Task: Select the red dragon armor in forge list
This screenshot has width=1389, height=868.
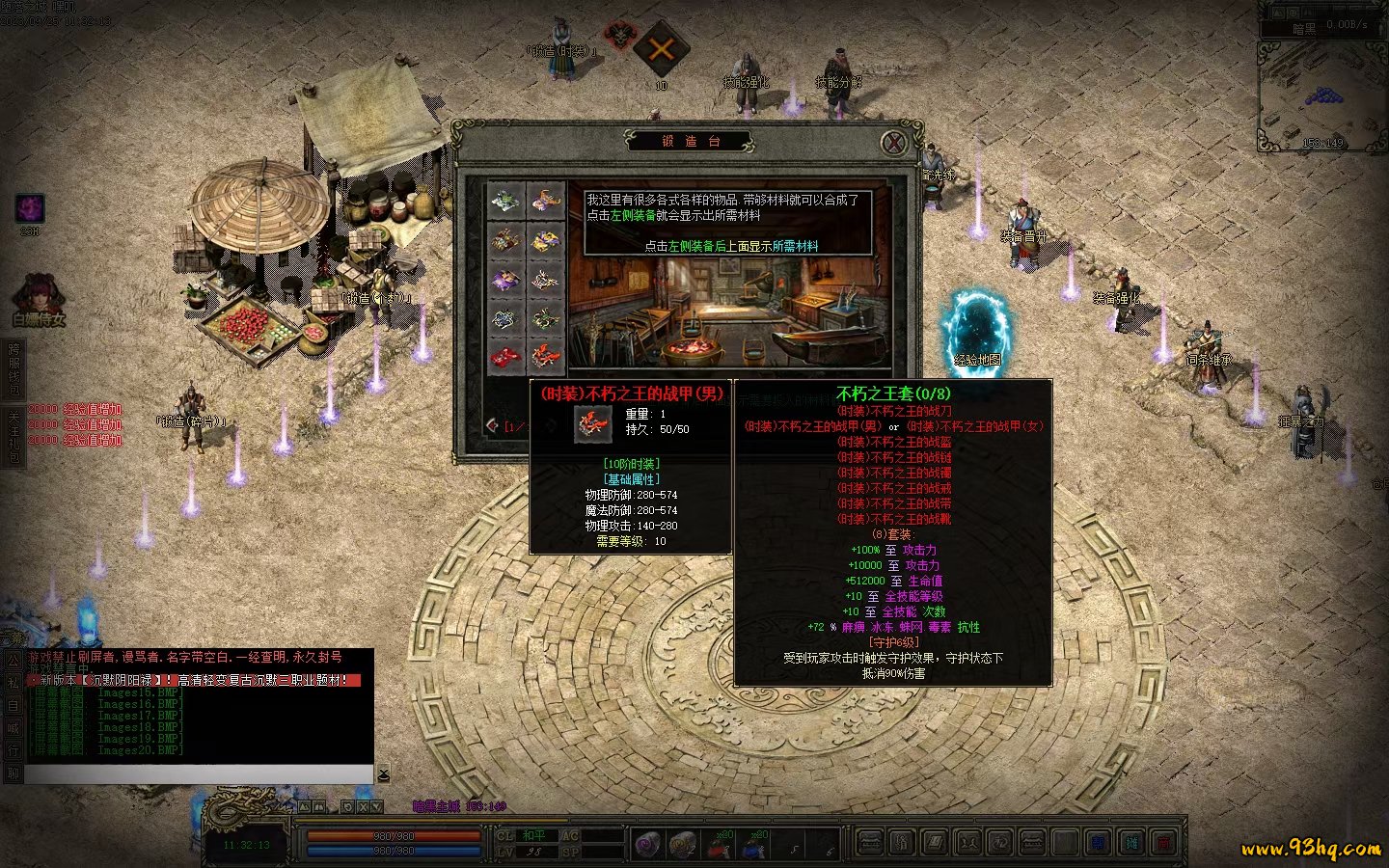Action: point(546,357)
